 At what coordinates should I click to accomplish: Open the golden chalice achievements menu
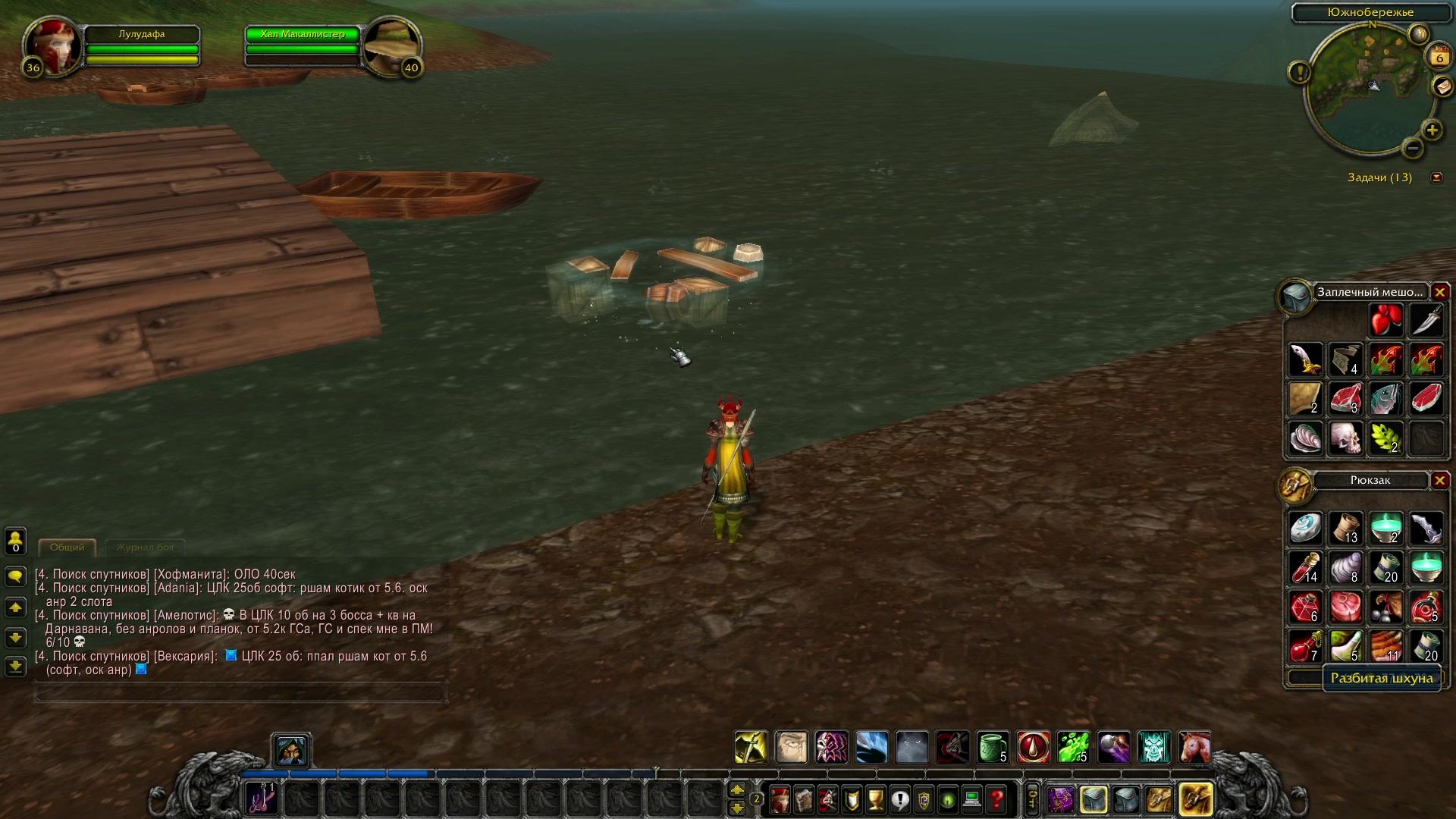click(876, 799)
